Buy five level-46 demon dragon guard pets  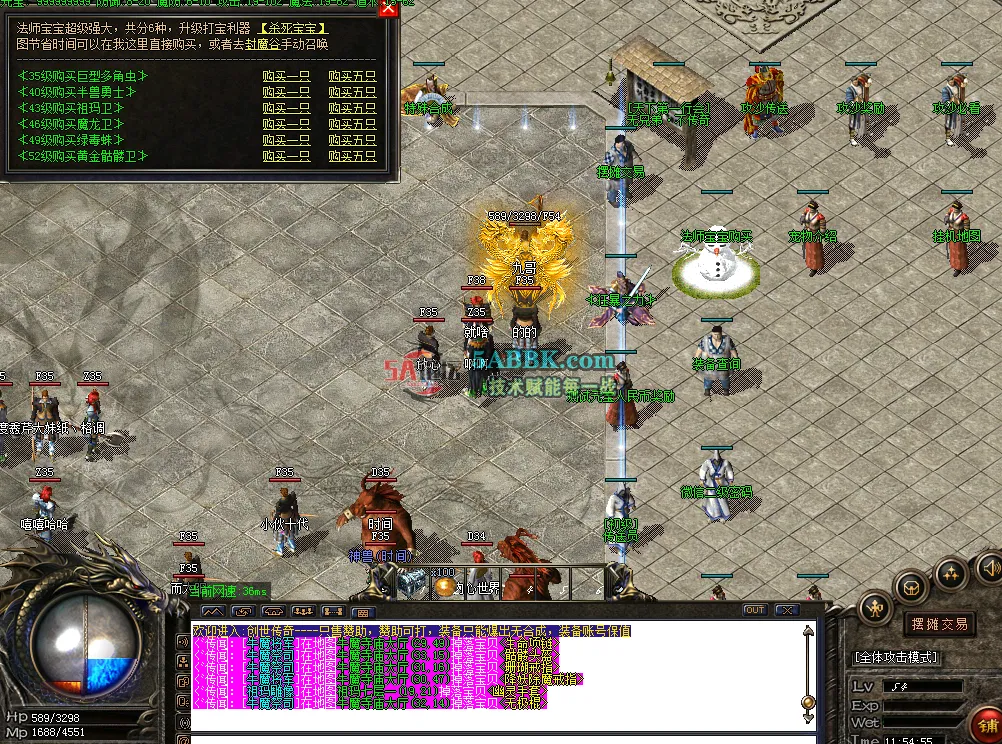pos(352,124)
